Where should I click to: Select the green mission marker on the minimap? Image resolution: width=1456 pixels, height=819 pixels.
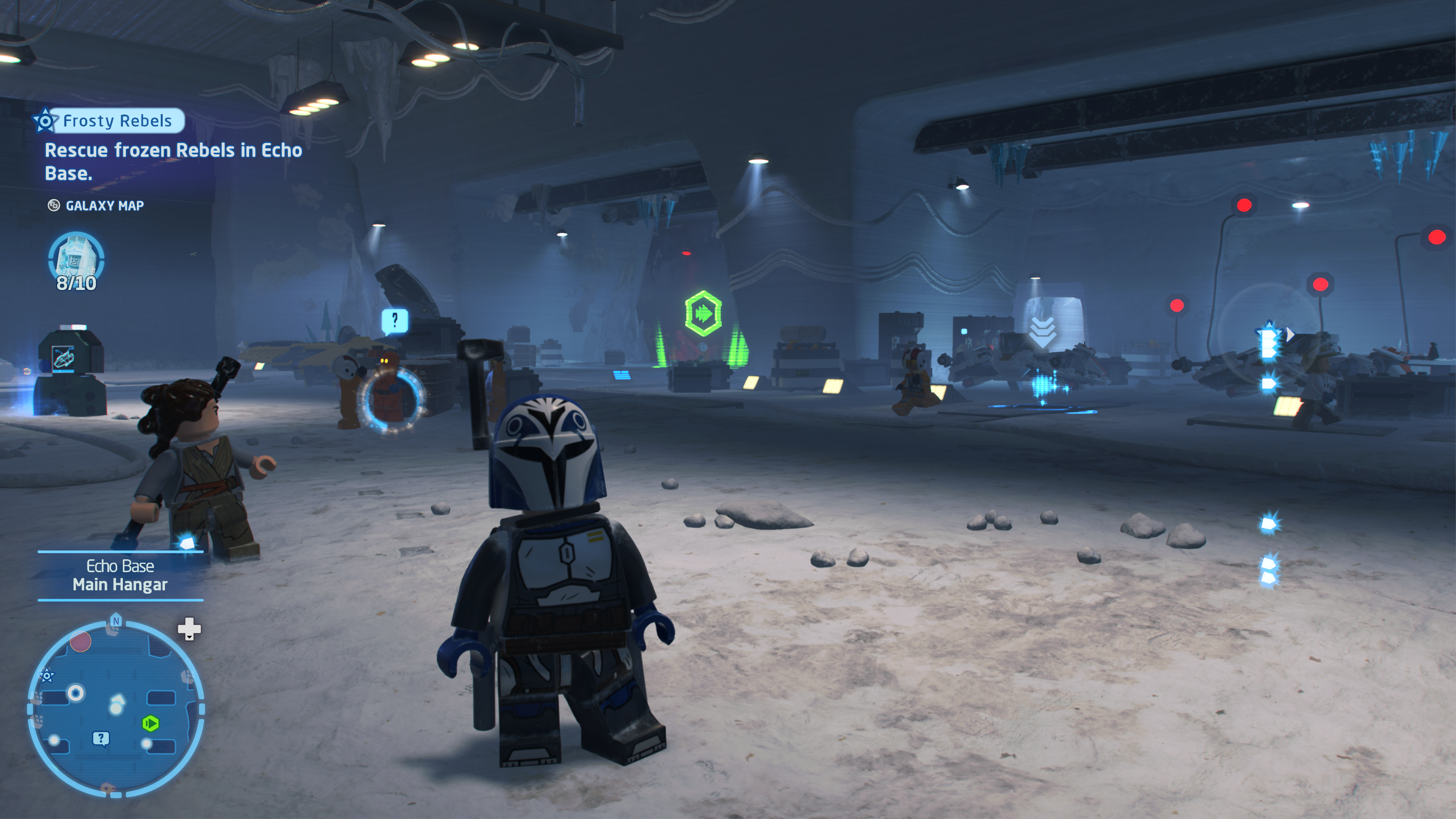[151, 723]
